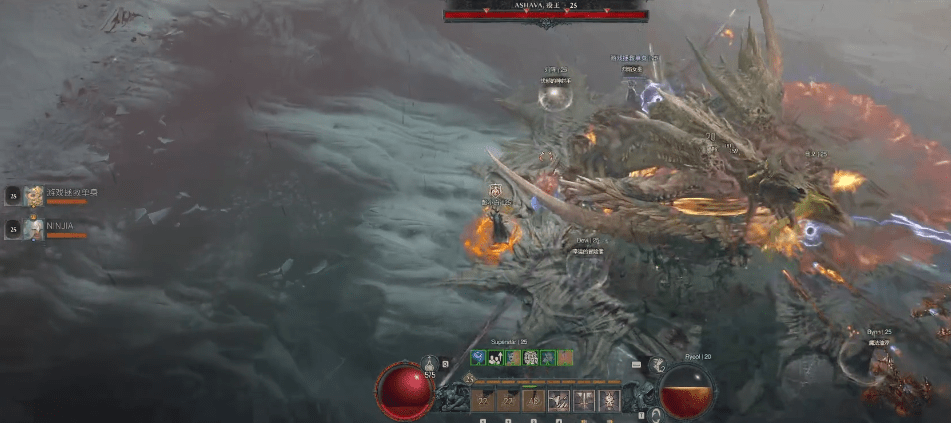
Task: Activate the skill showing cooldown 46
Action: pyautogui.click(x=533, y=401)
